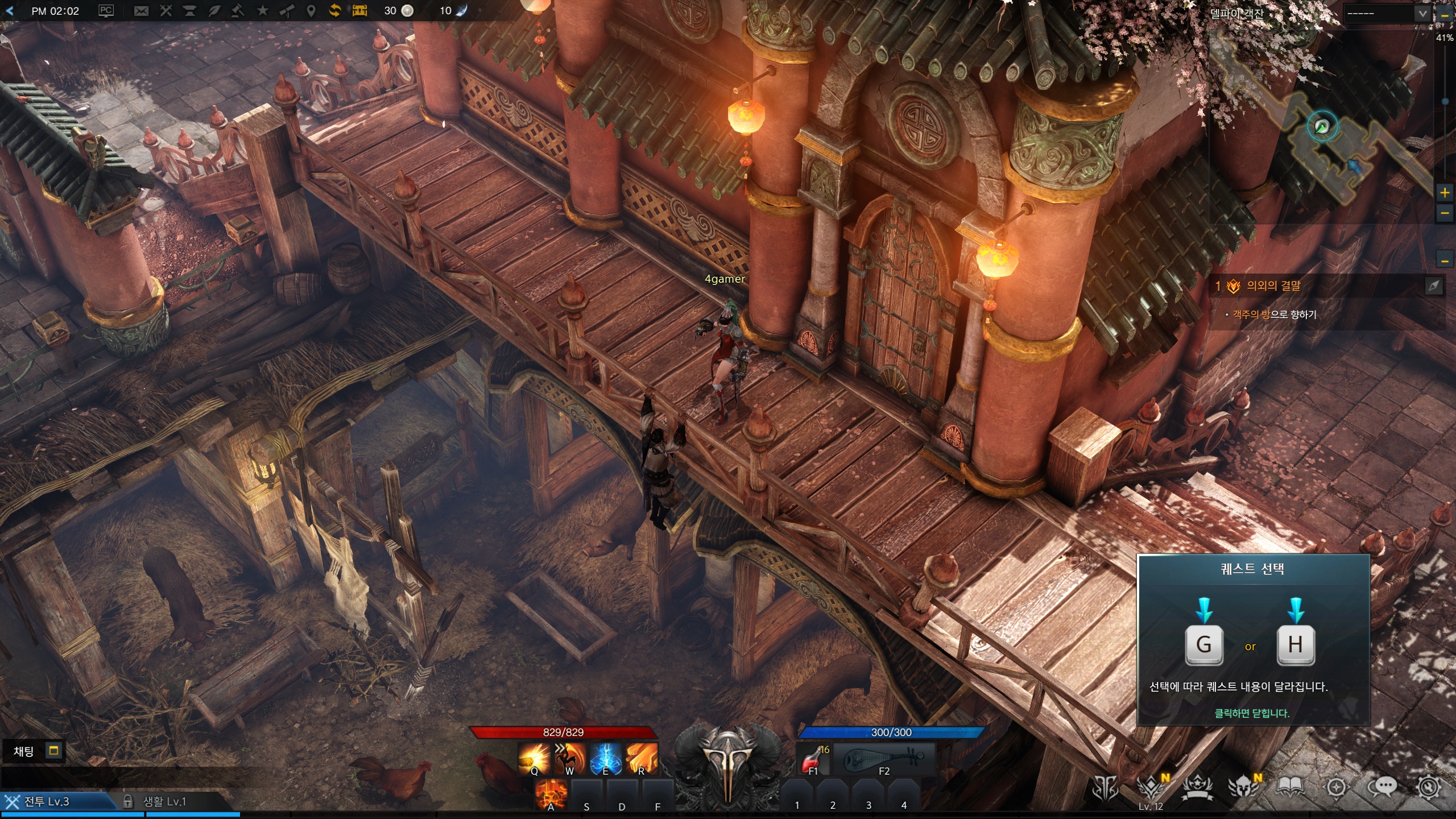The image size is (1456, 819).
Task: Click the golden treasure chest icon
Action: click(x=359, y=11)
